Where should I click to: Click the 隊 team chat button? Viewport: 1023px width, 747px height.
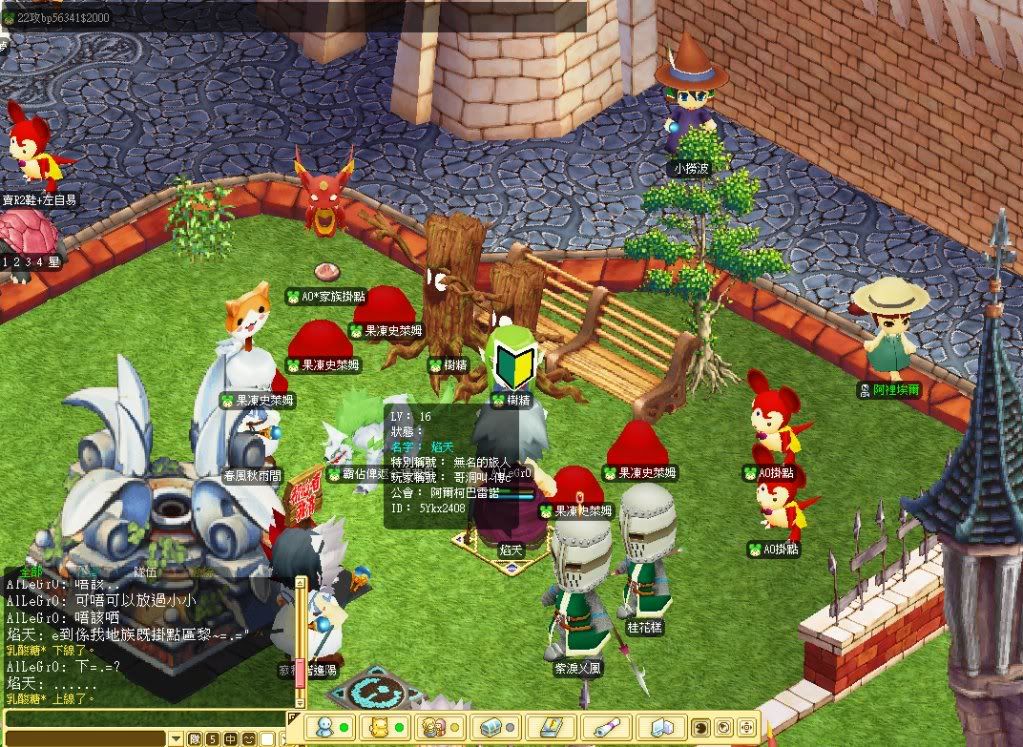195,739
